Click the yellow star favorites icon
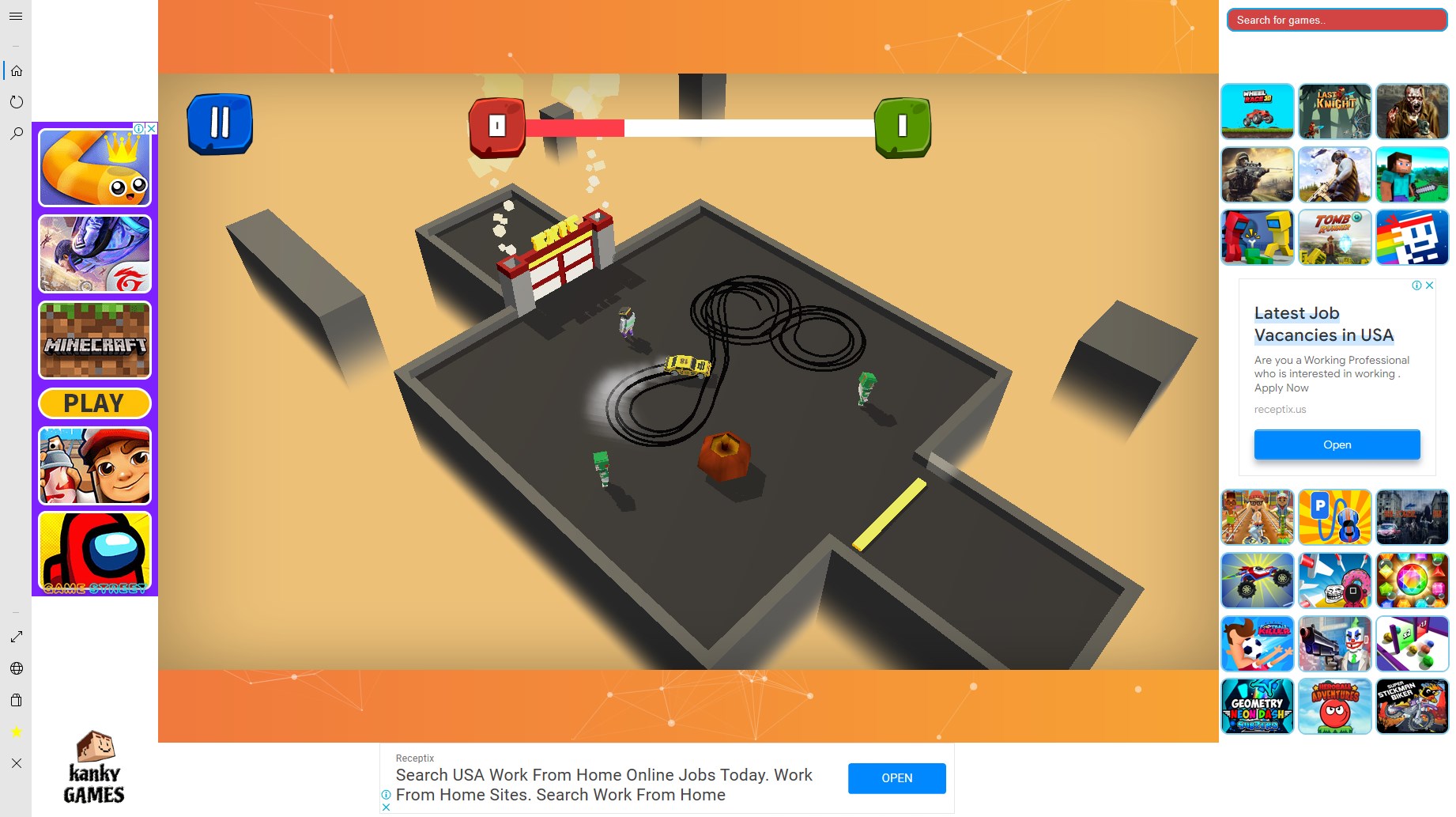The height and width of the screenshot is (817, 1456). pyautogui.click(x=16, y=732)
